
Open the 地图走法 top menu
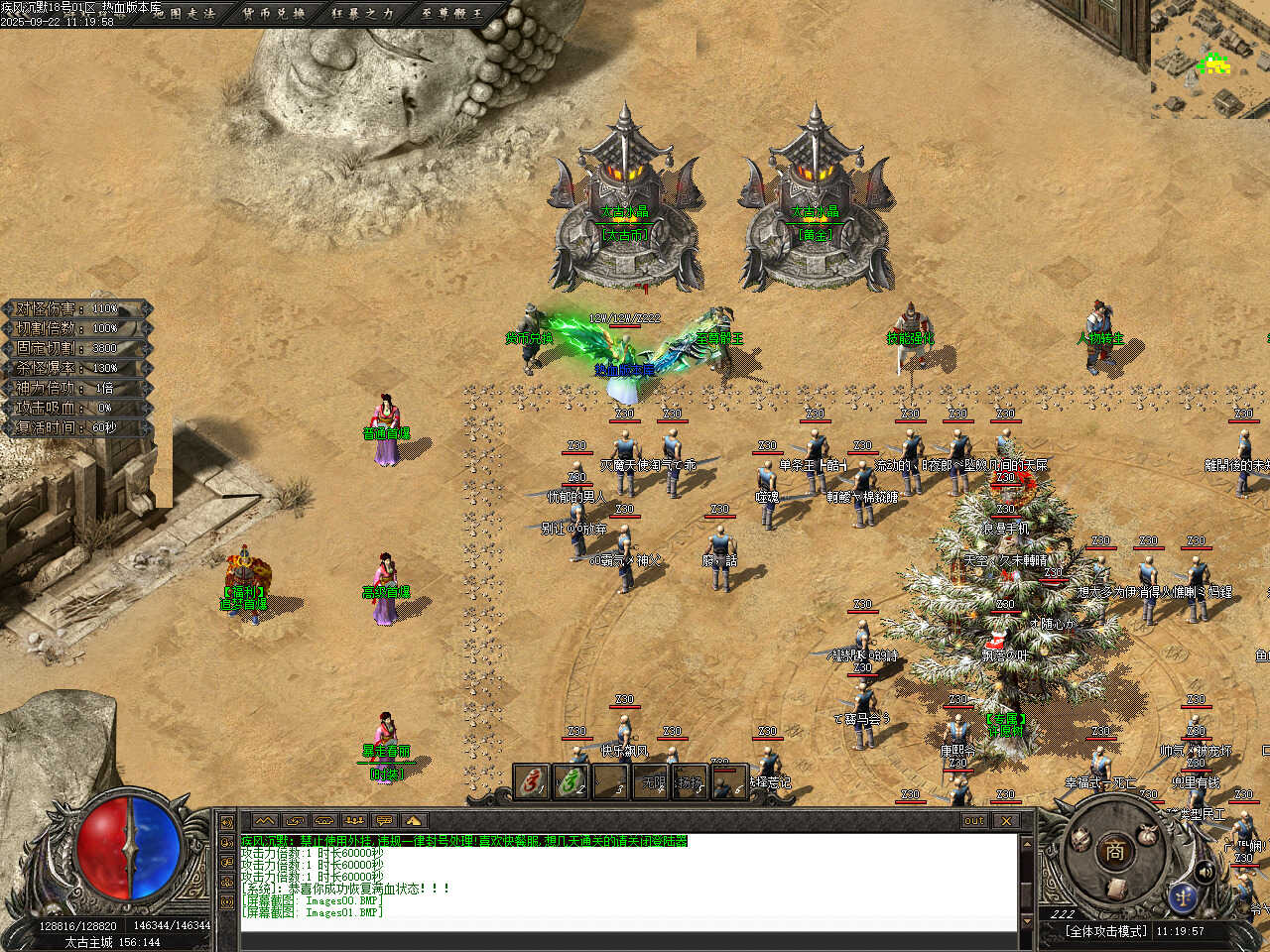click(x=185, y=14)
